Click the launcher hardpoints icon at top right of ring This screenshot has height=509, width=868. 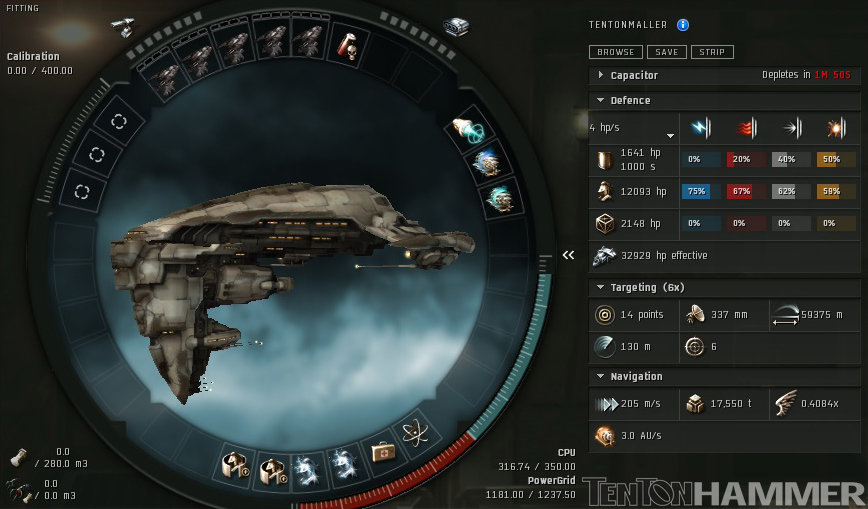(x=455, y=27)
